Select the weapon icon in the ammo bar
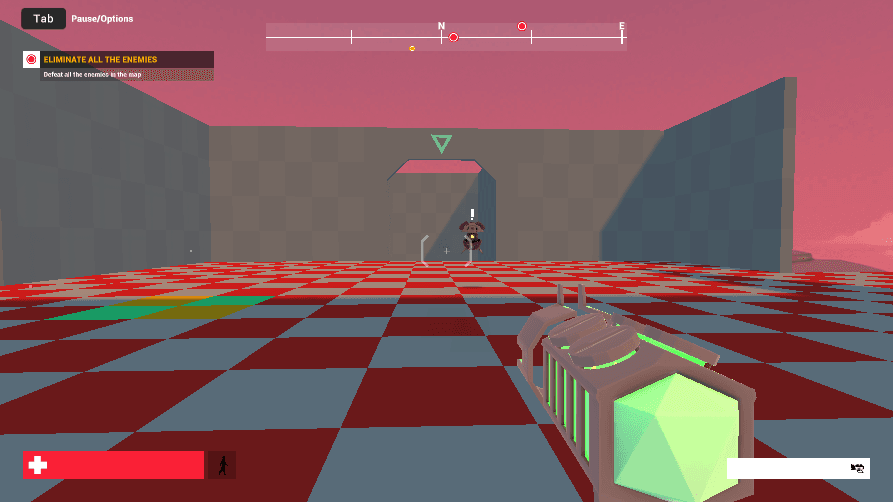893x502 pixels. click(x=857, y=468)
